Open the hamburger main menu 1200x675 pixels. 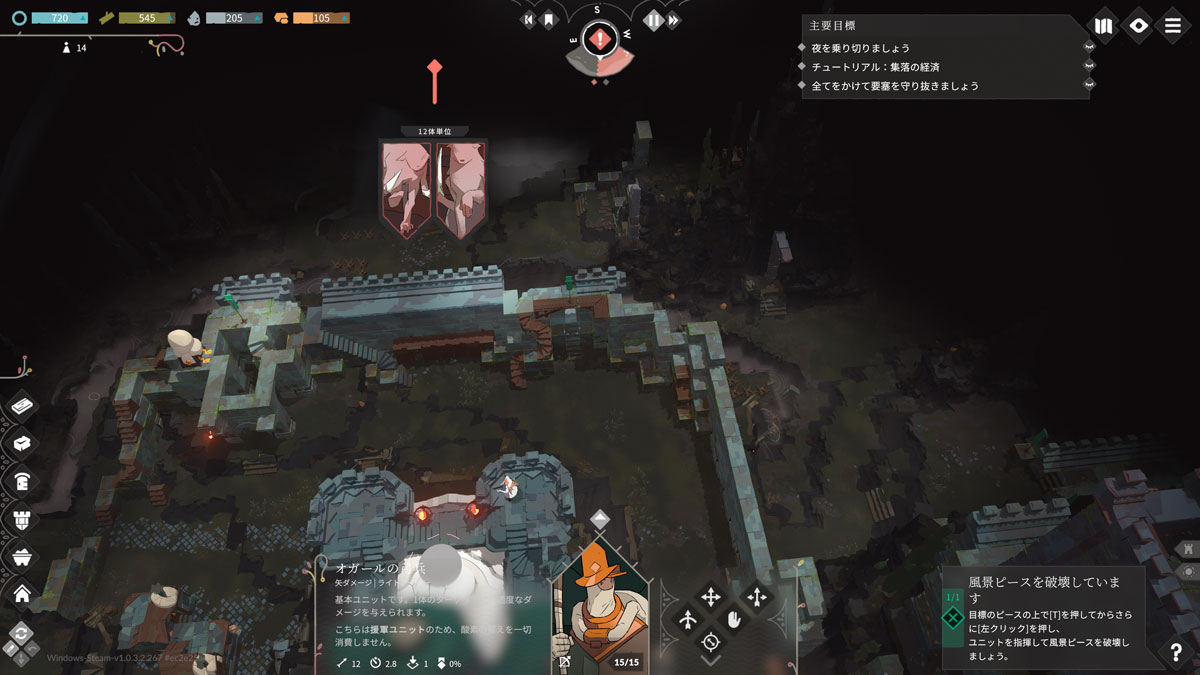tap(1173, 25)
